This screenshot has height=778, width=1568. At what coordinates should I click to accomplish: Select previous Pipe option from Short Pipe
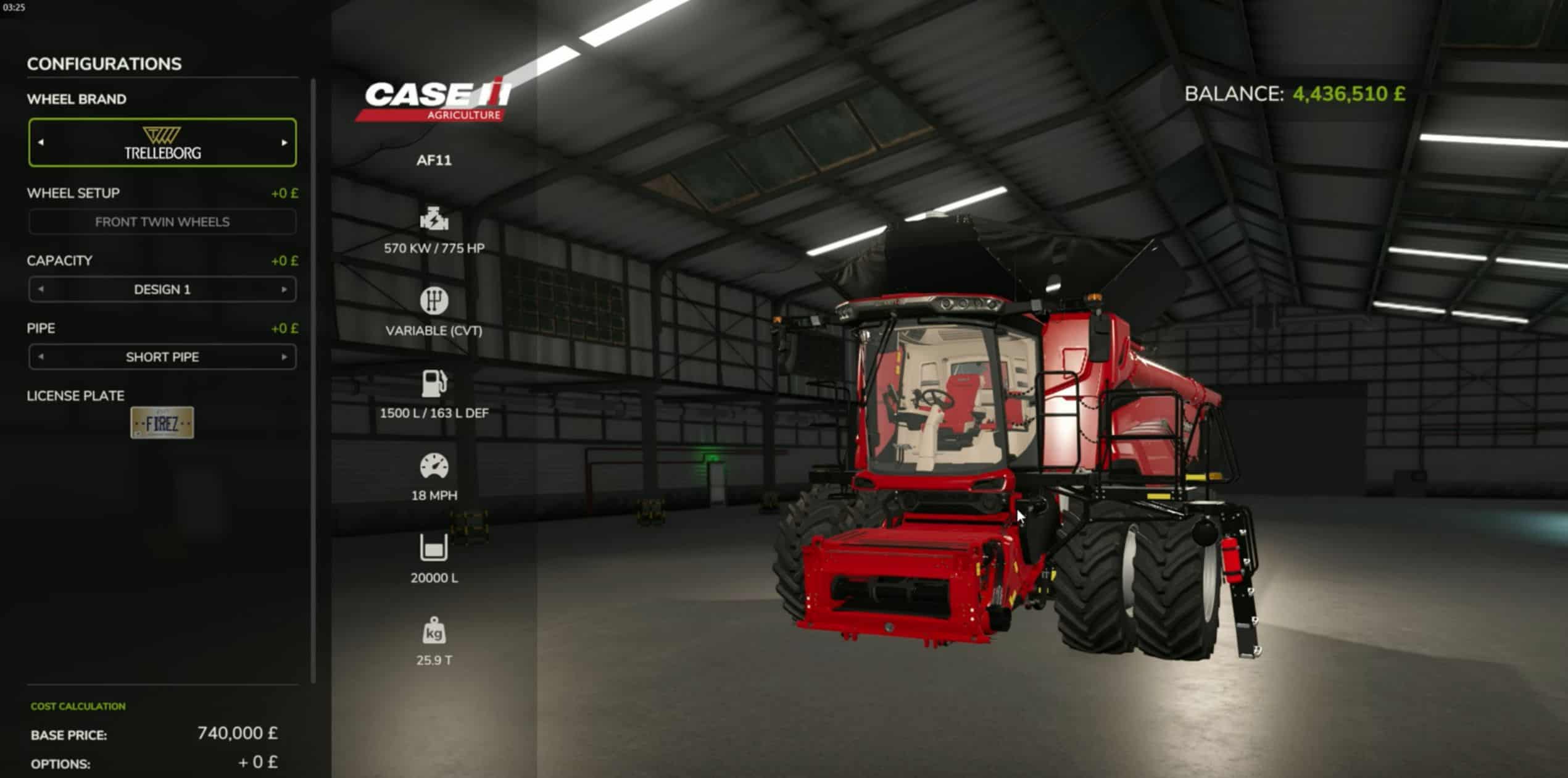(41, 356)
